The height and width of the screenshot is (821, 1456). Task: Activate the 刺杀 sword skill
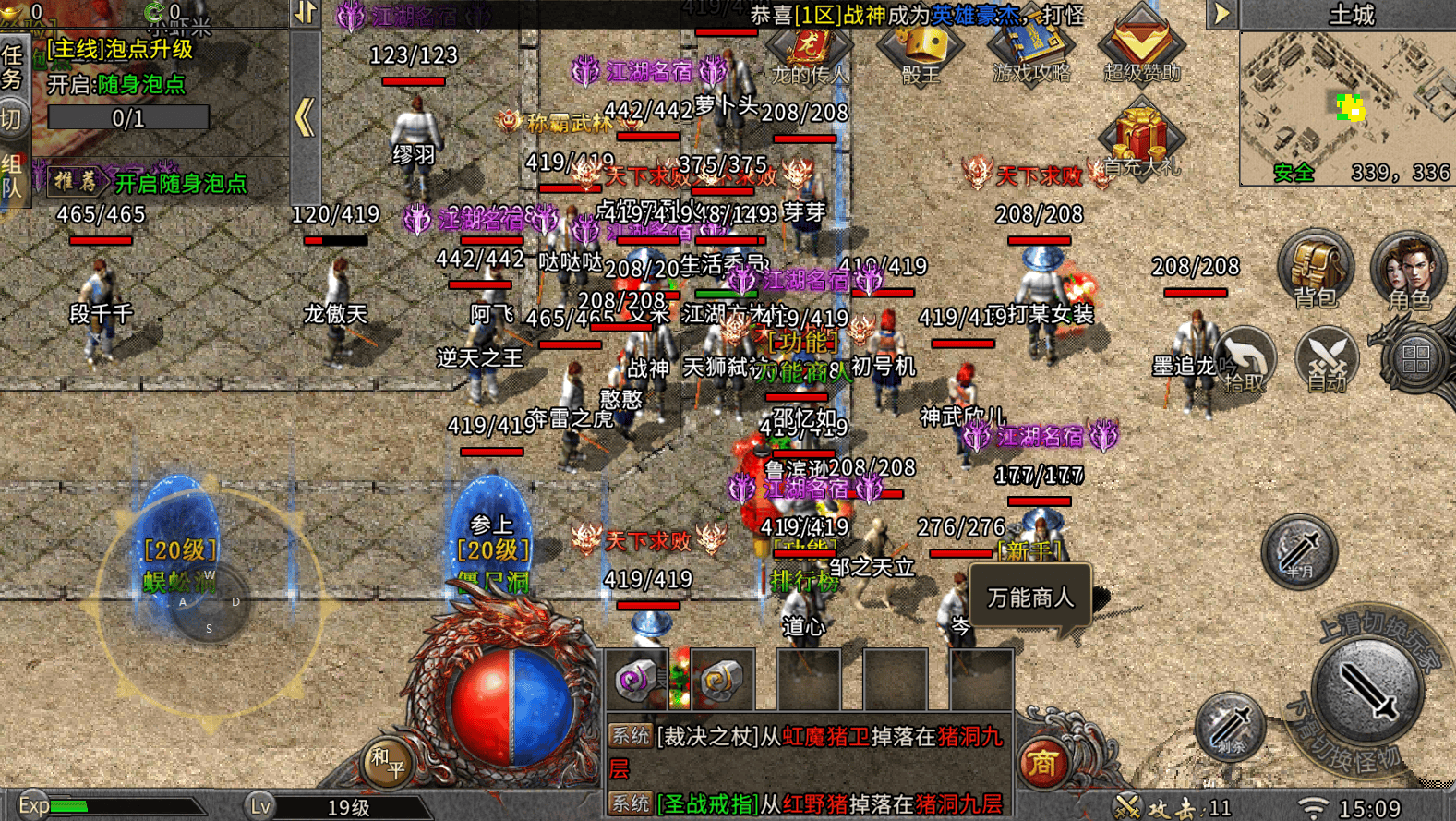(x=1229, y=728)
